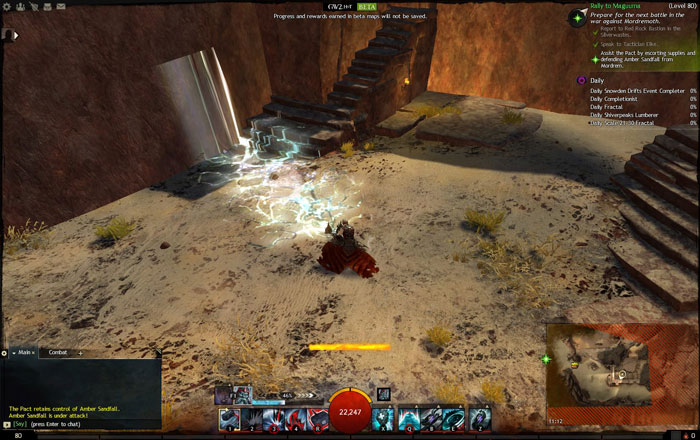
Task: Activate the first profession skill portrait
Action: pos(222,394)
